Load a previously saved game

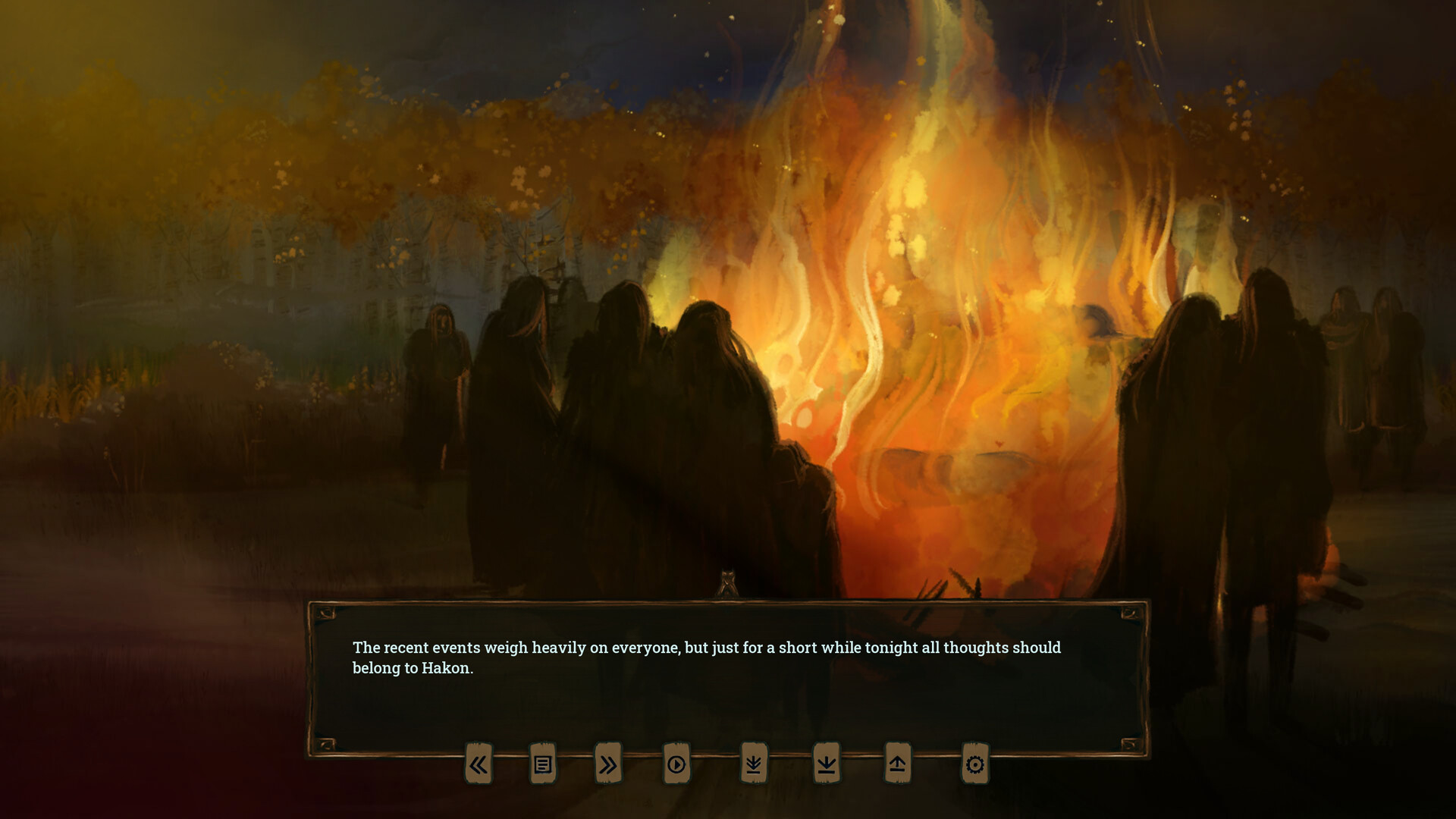(899, 765)
